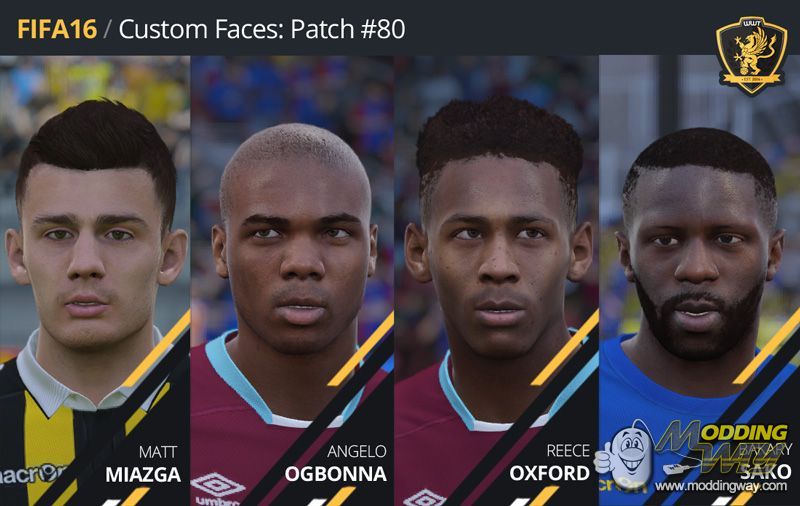
Task: Select the Matt Miazga face card
Action: (x=95, y=280)
